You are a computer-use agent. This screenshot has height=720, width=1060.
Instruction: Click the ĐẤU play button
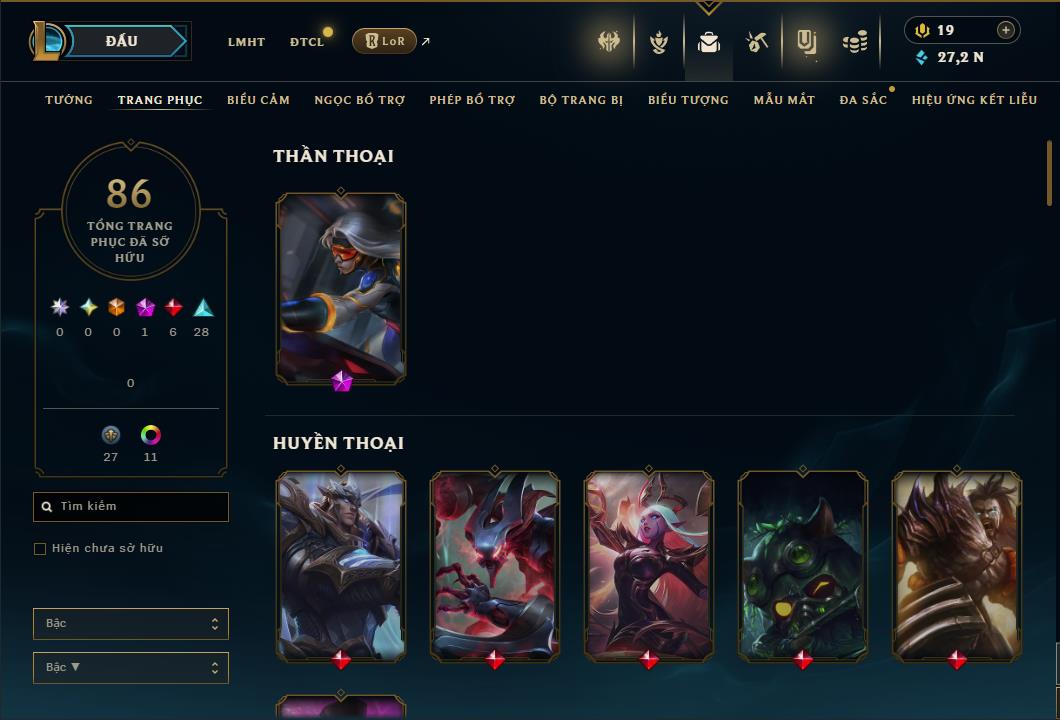coord(122,41)
